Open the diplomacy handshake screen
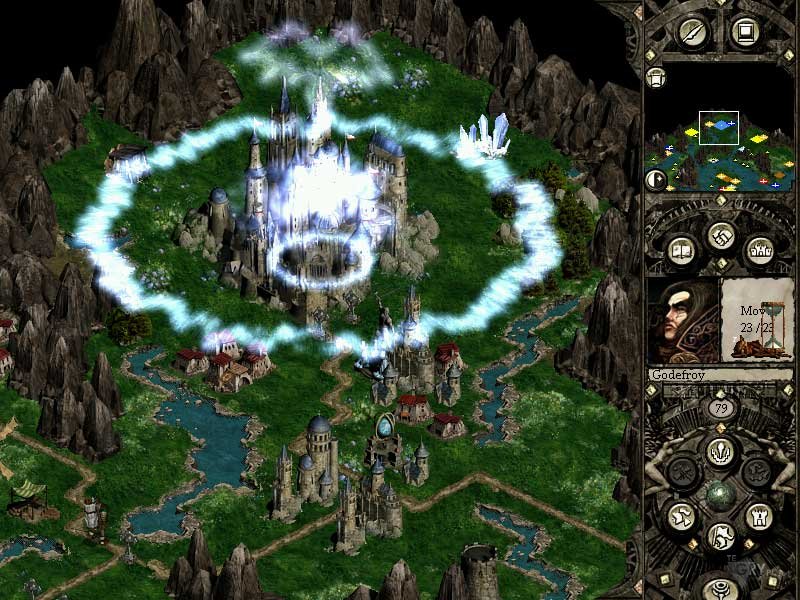This screenshot has height=600, width=800. click(718, 236)
